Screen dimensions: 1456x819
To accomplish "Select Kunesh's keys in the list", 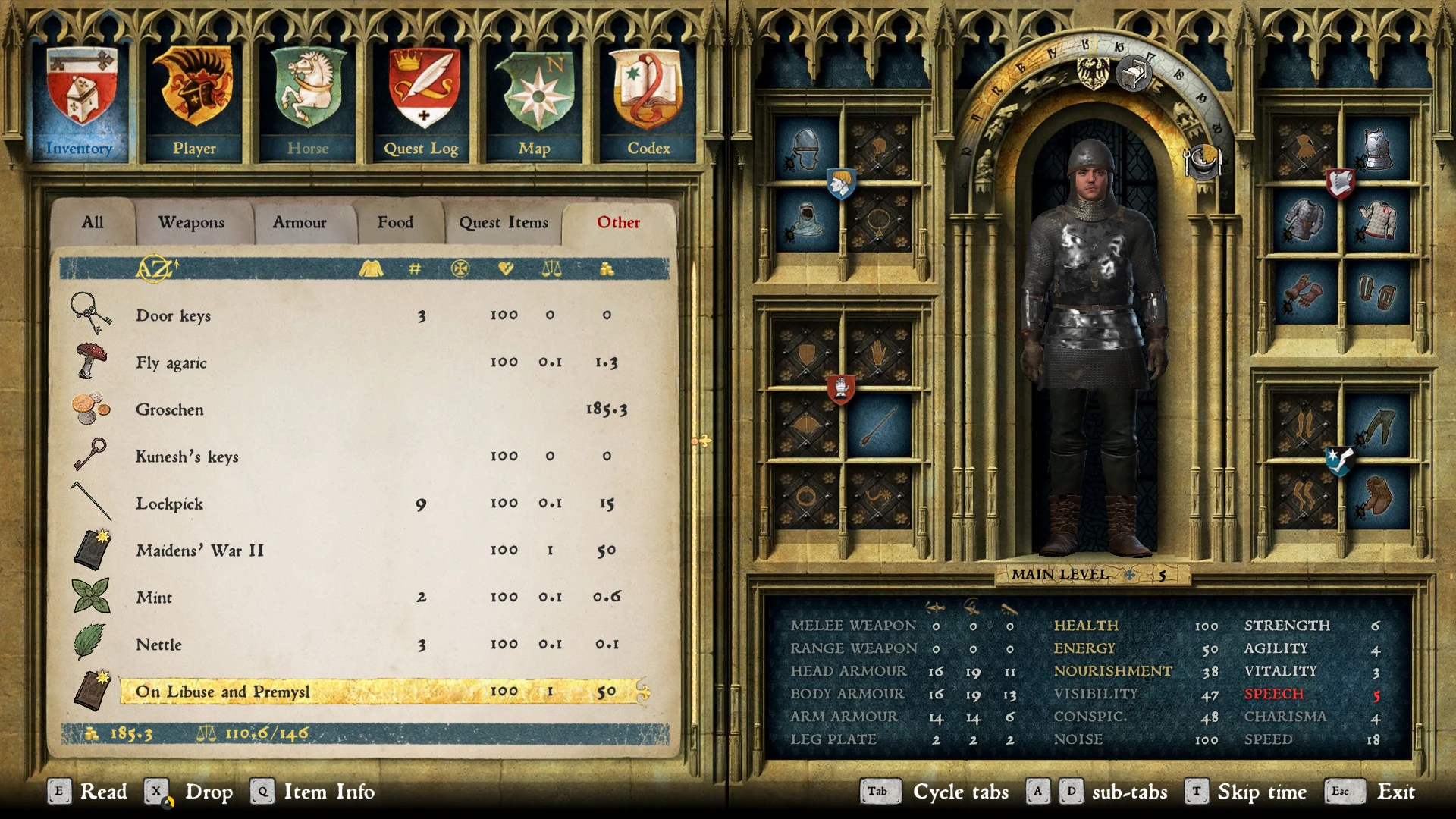I will pos(187,457).
